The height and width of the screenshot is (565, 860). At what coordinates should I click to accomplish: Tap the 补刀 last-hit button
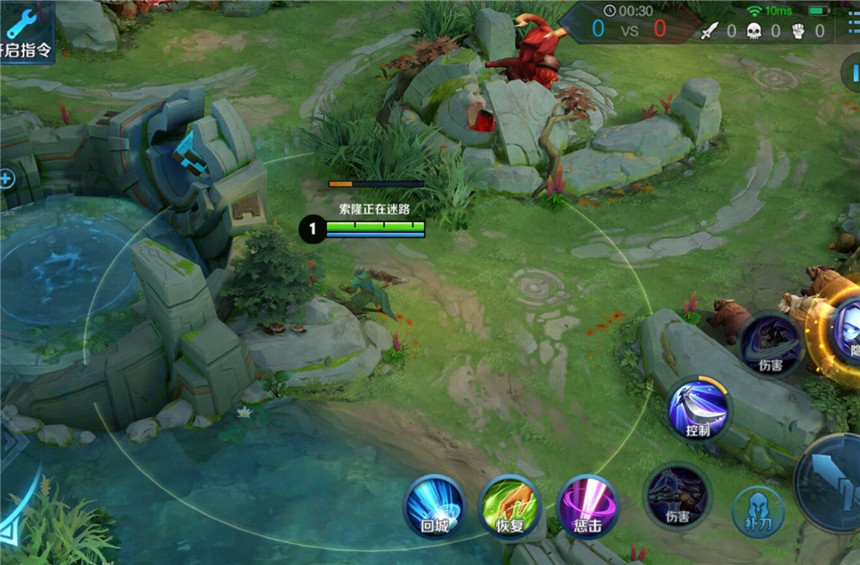pos(758,511)
